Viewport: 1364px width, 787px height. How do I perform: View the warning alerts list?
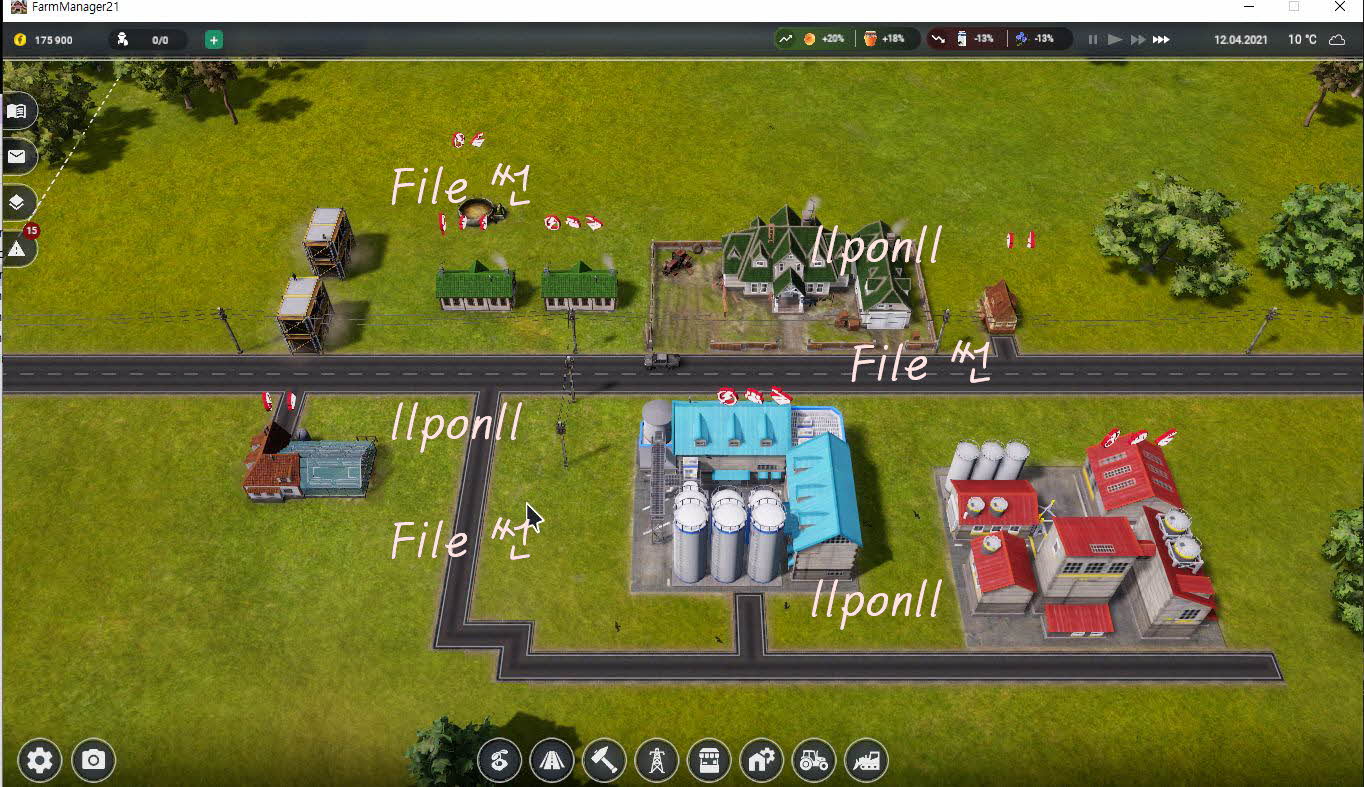pyautogui.click(x=17, y=249)
